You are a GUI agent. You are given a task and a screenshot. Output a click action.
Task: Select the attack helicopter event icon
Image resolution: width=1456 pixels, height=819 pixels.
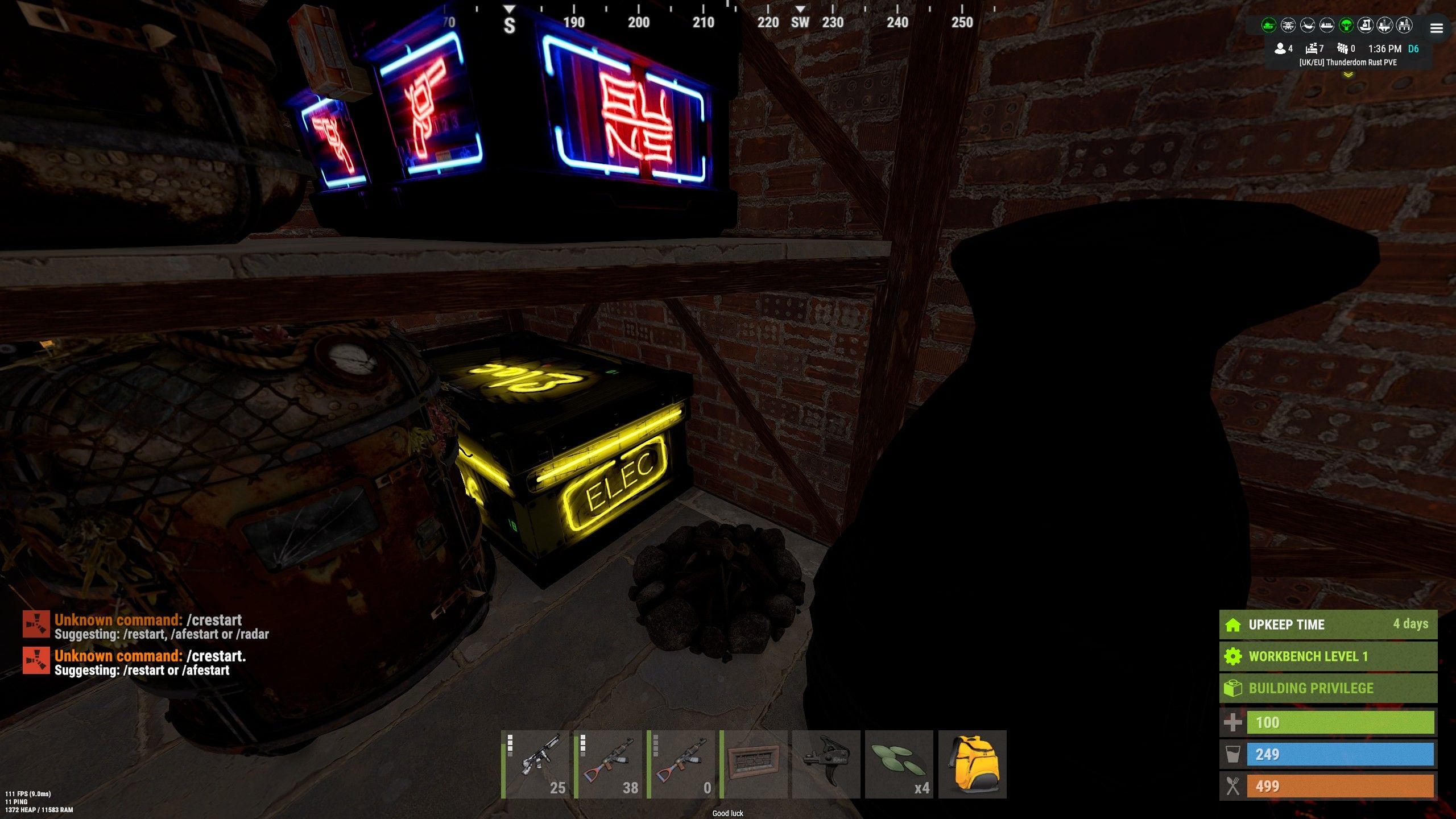1288,26
